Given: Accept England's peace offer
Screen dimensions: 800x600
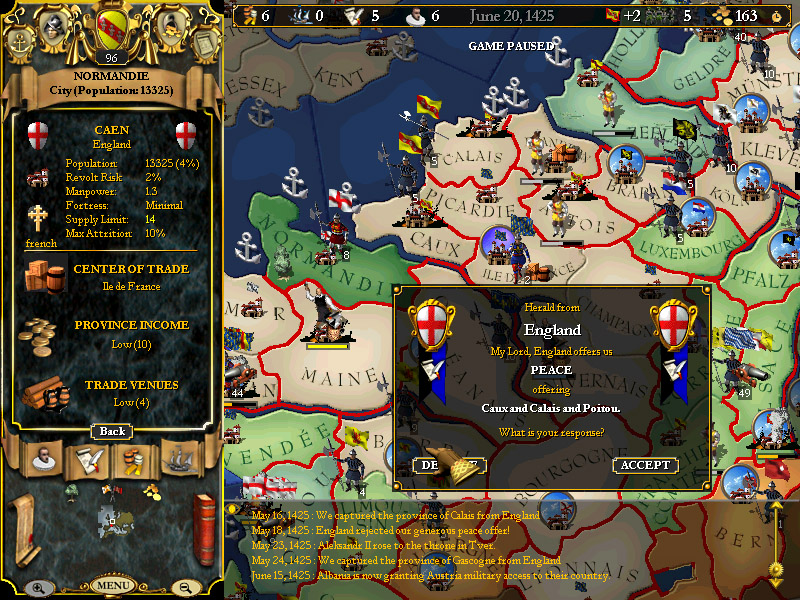Looking at the screenshot, I should pos(645,465).
